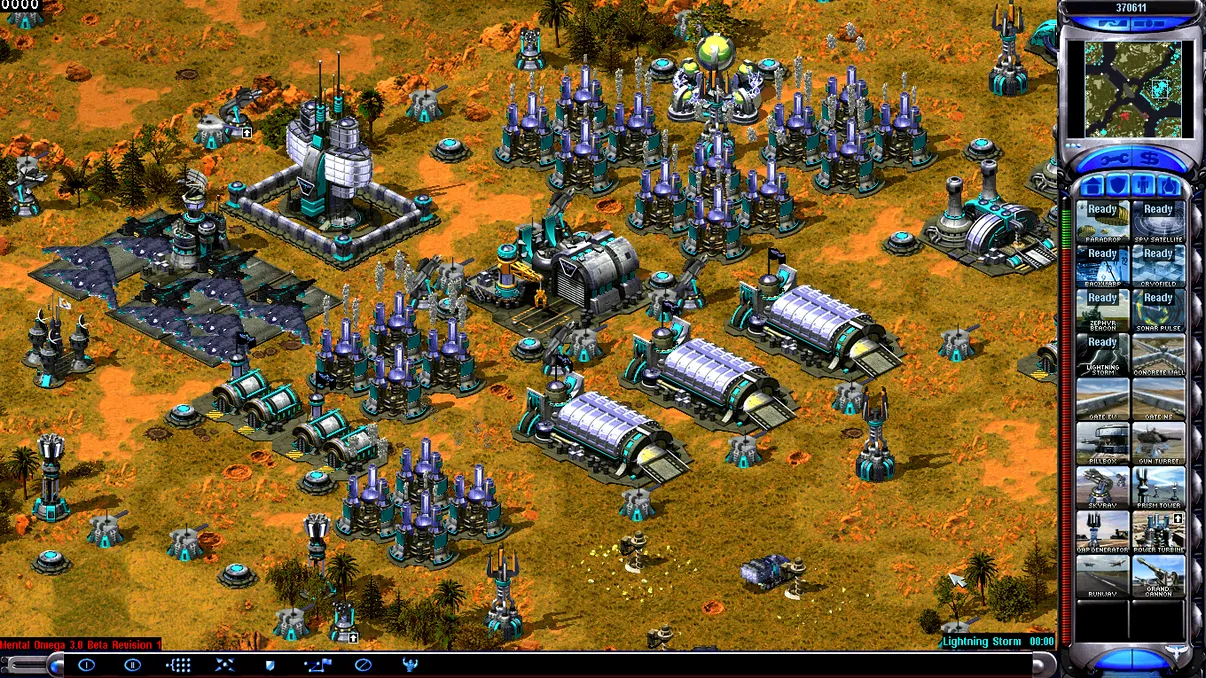This screenshot has height=678, width=1206.
Task: Pick the Power Turbine icon
Action: click(1158, 530)
